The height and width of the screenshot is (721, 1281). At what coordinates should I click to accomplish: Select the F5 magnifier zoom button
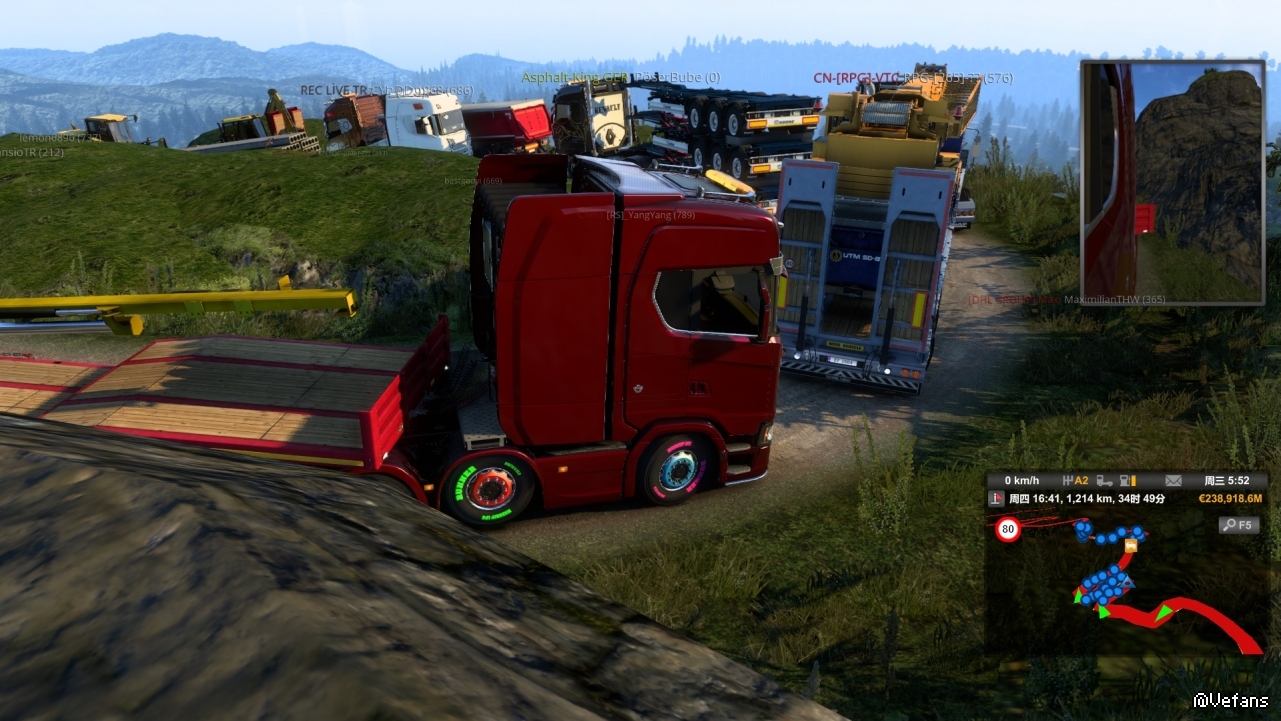click(x=1238, y=524)
